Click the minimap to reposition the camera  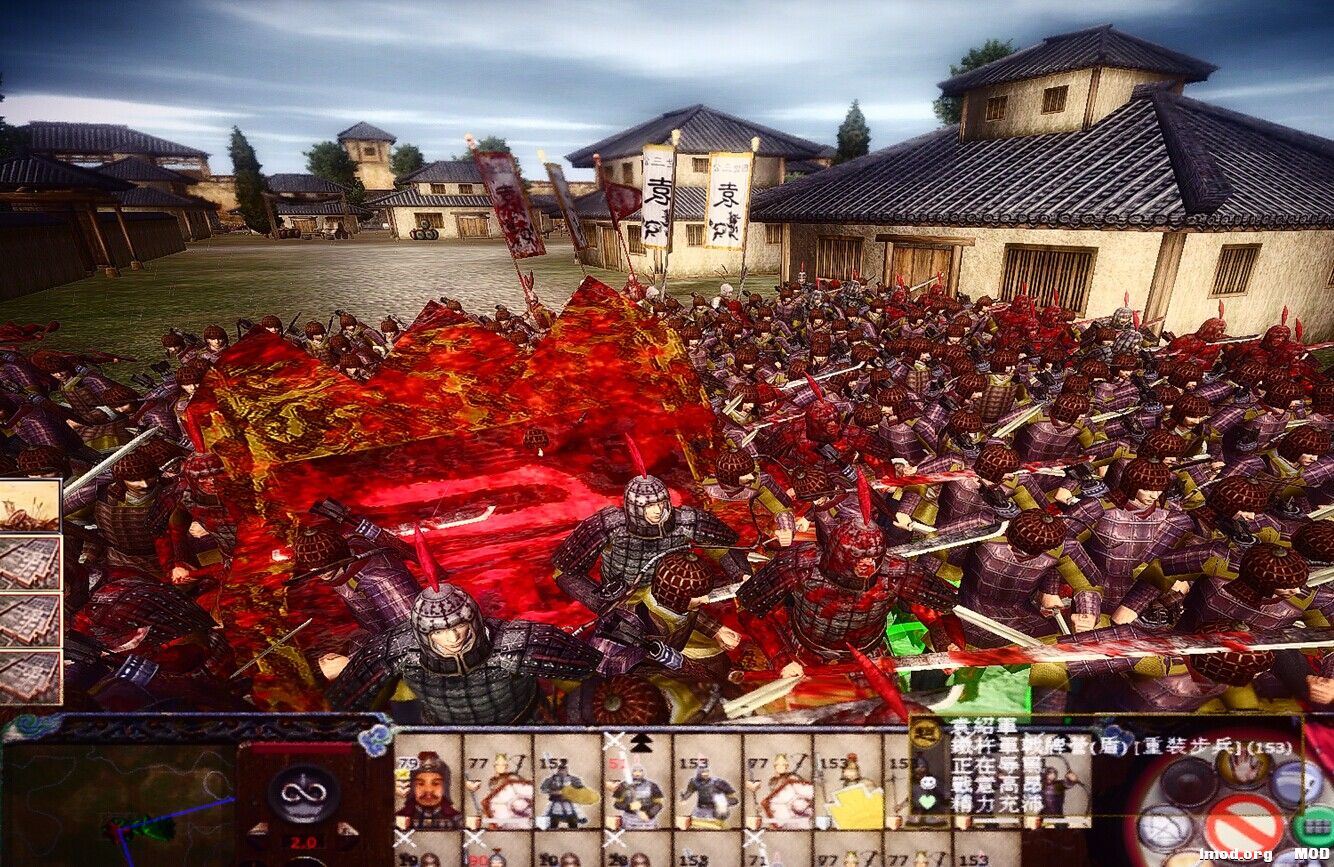[120, 808]
